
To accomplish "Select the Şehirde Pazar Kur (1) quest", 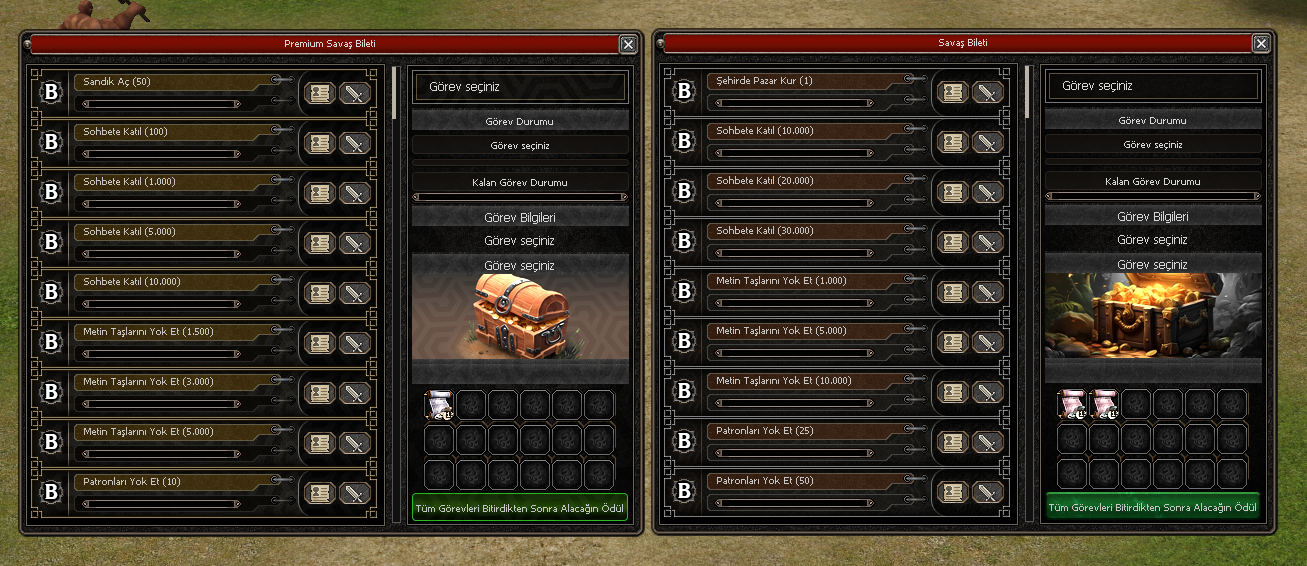I will coord(804,81).
